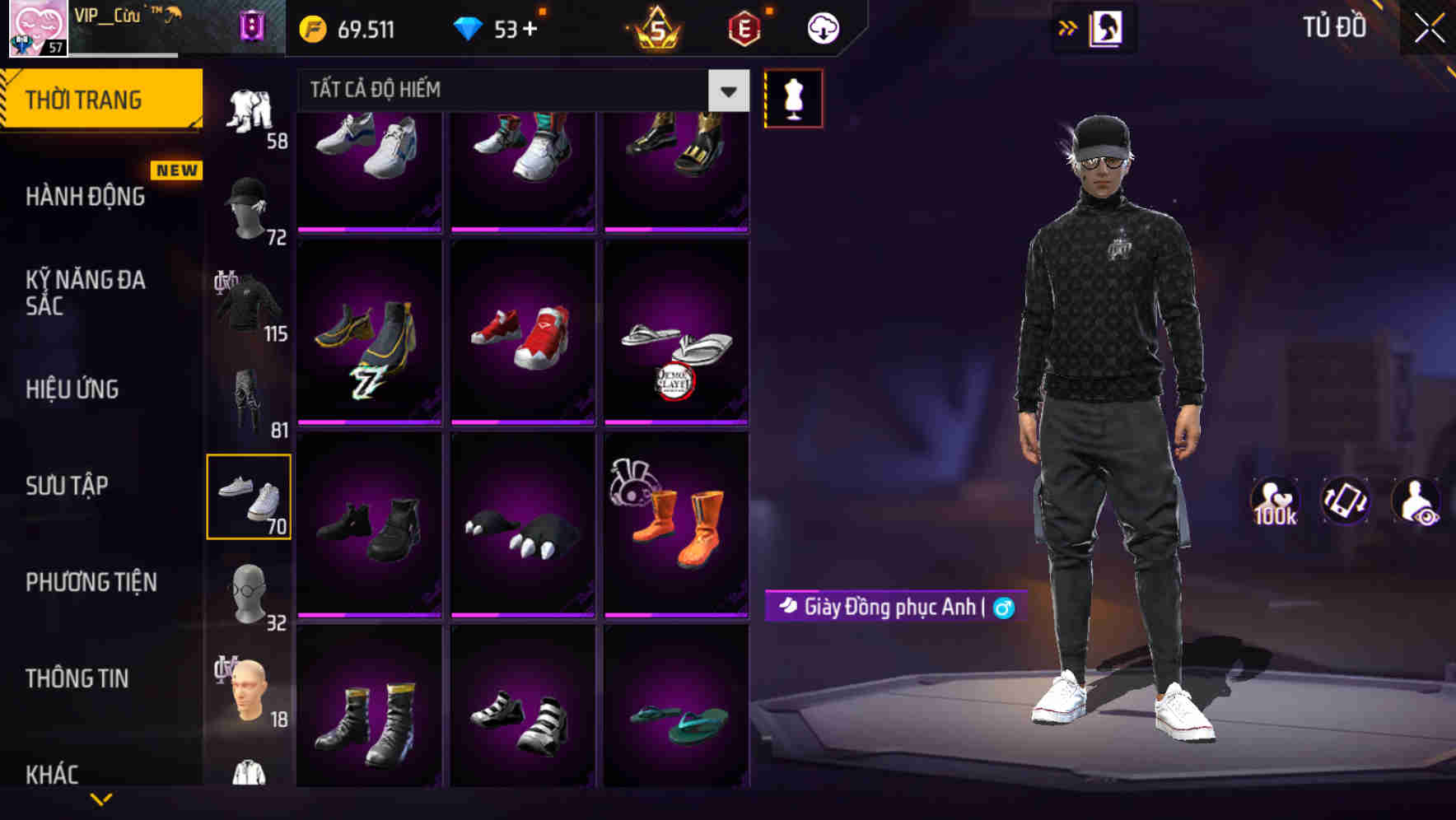Image resolution: width=1456 pixels, height=820 pixels.
Task: Click the double-arrow expander near the top right
Action: 1068,27
